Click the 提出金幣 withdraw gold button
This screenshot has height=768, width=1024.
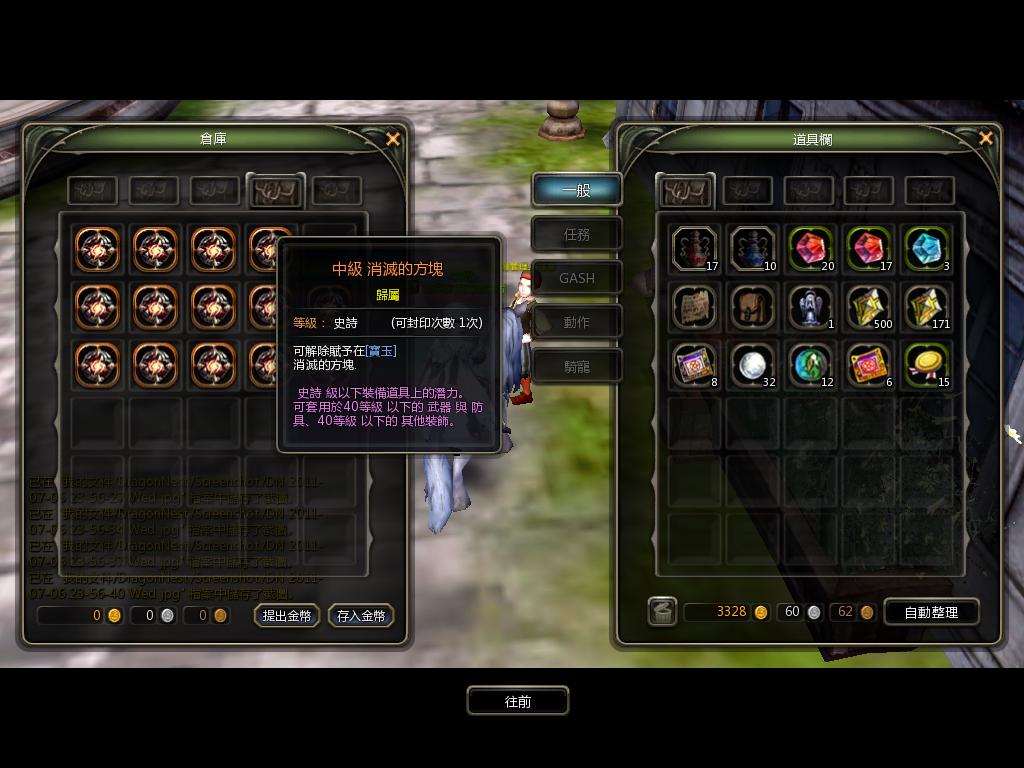point(287,616)
